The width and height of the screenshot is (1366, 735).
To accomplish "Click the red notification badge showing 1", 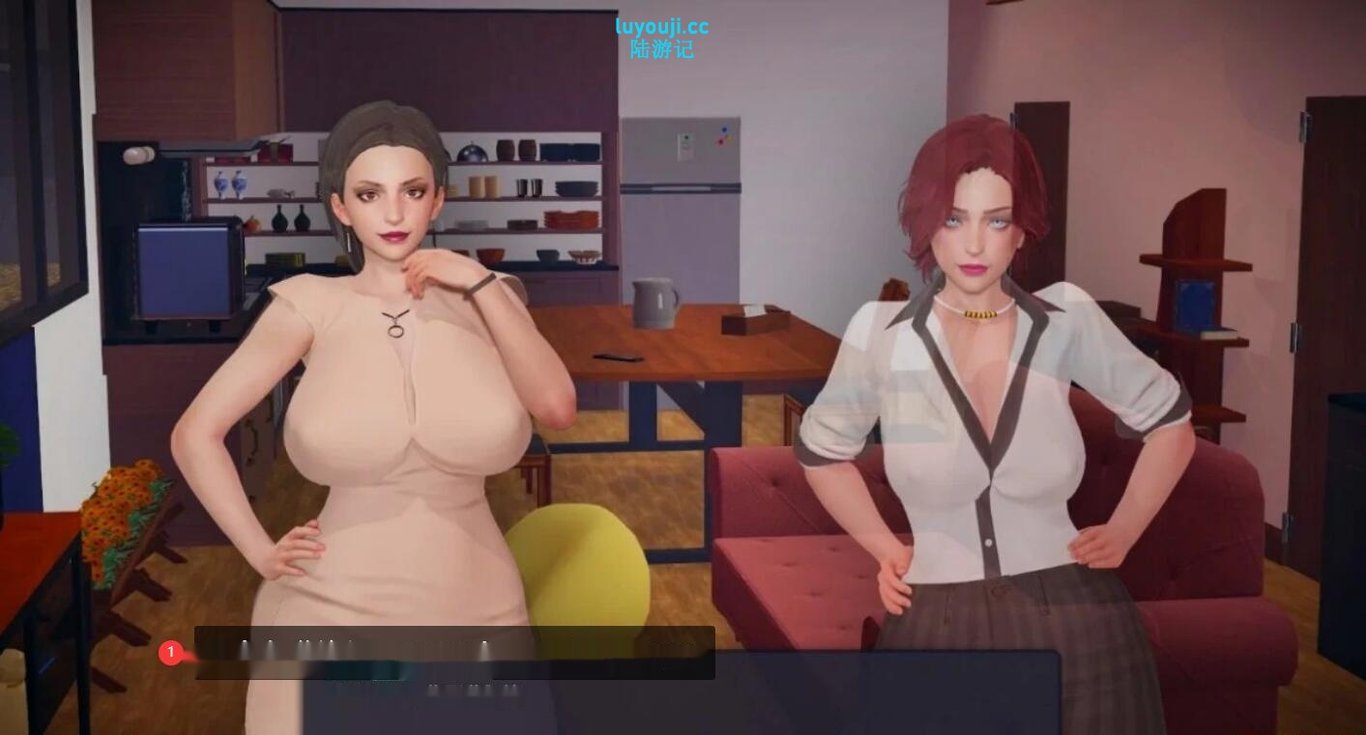I will (172, 651).
